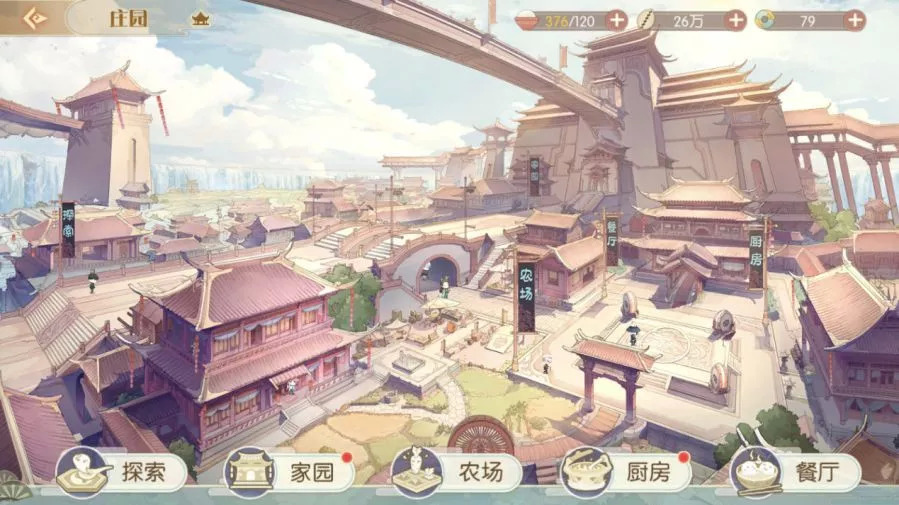Add stamina with the plus beside 376/120

pyautogui.click(x=617, y=19)
